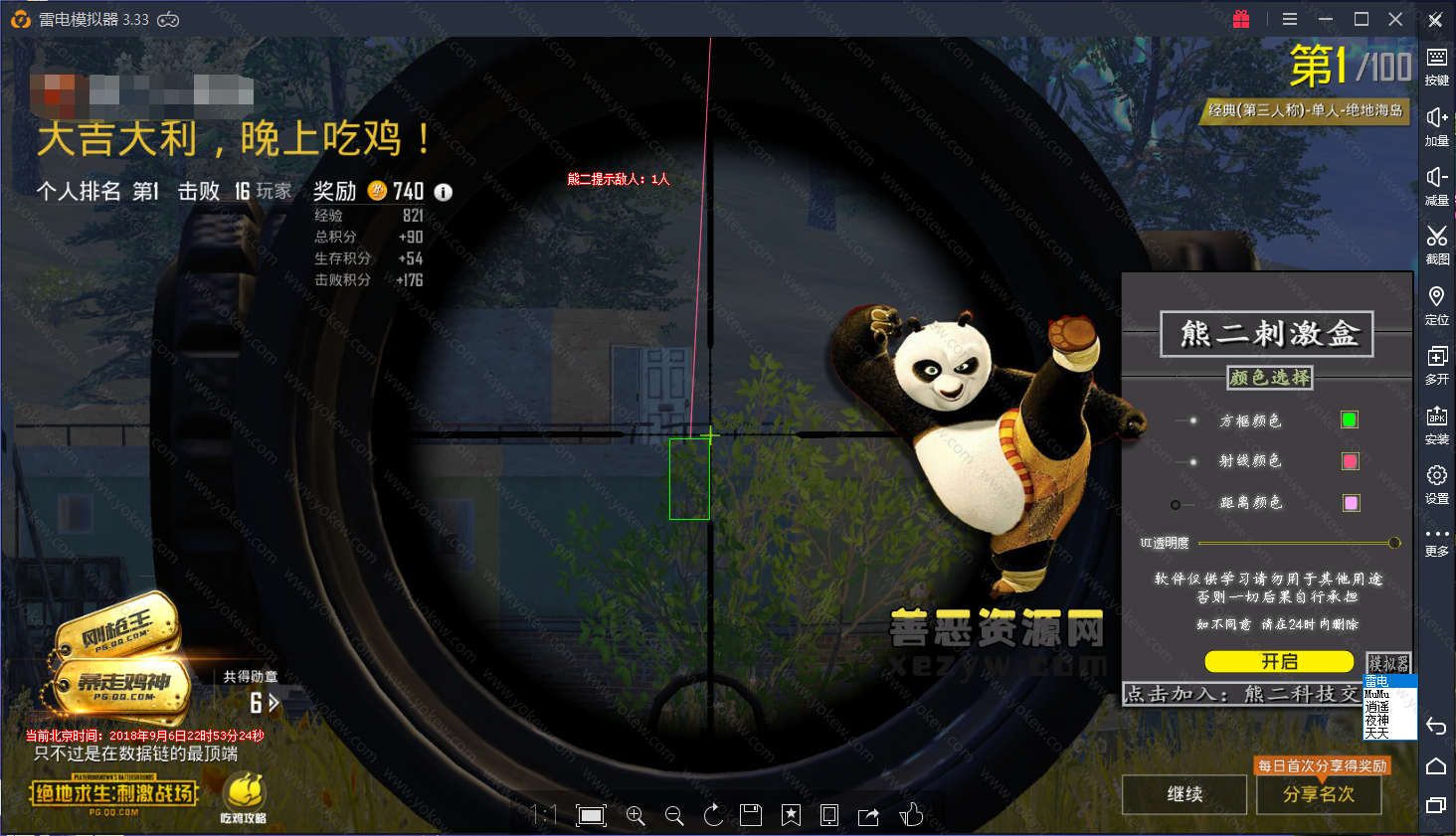Open the 按键 keyboard mapping tool
The height and width of the screenshot is (836, 1456).
[1436, 65]
